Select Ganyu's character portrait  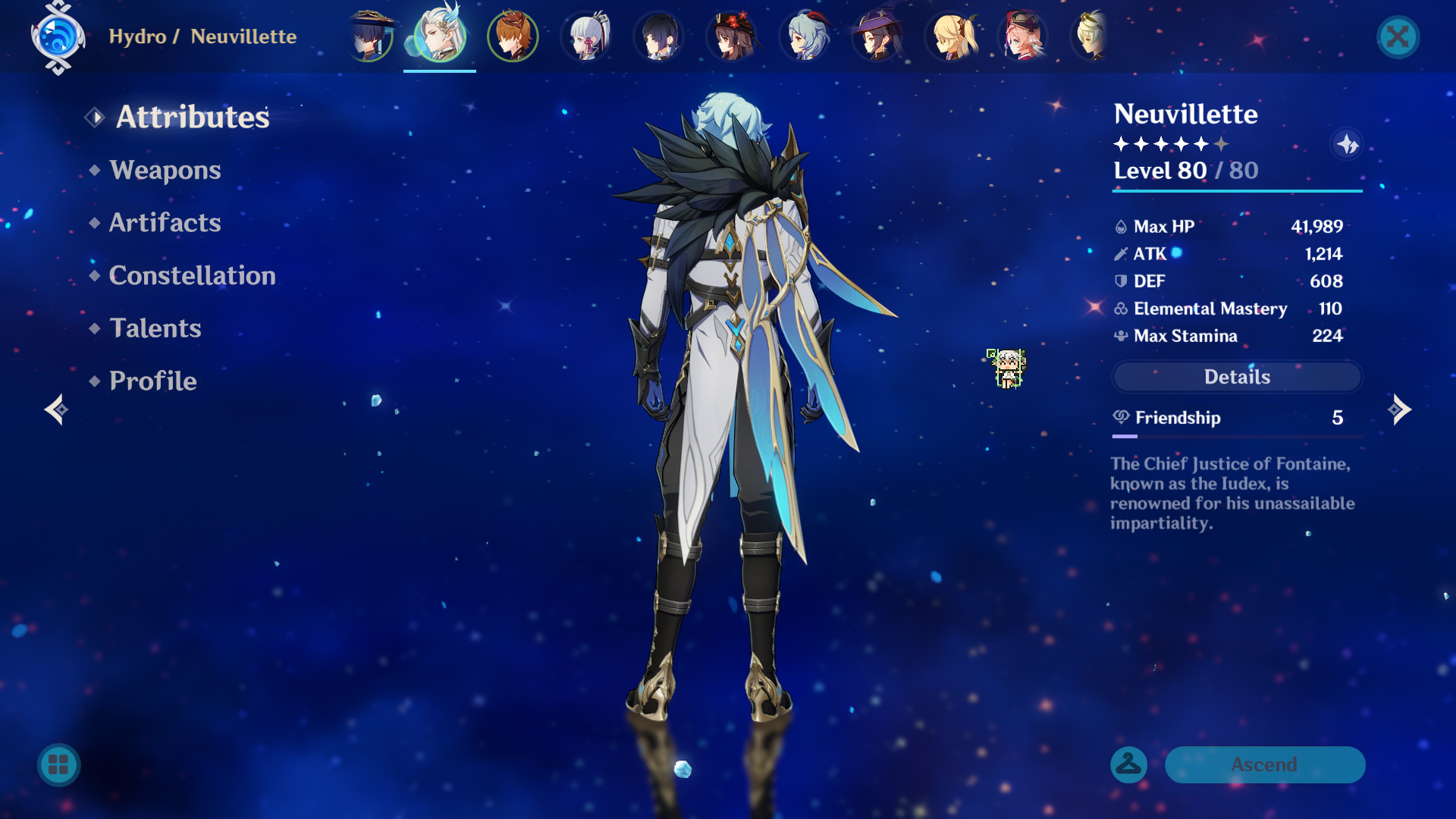803,36
